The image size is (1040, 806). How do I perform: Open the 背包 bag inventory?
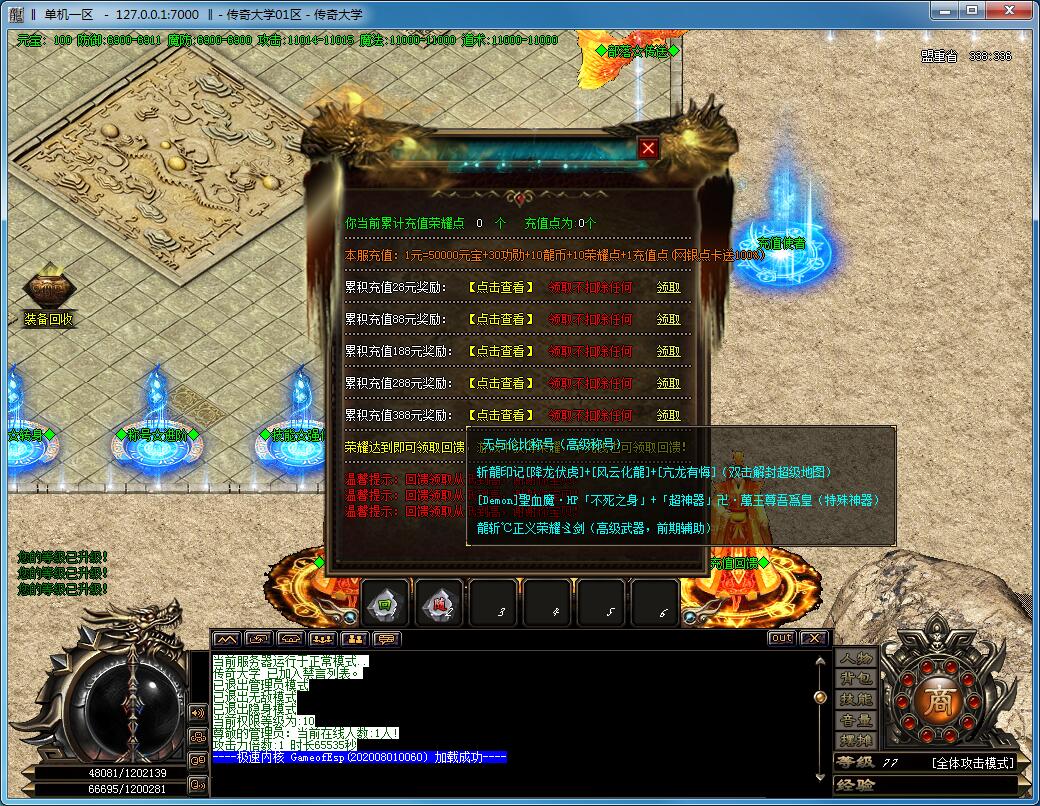(856, 678)
